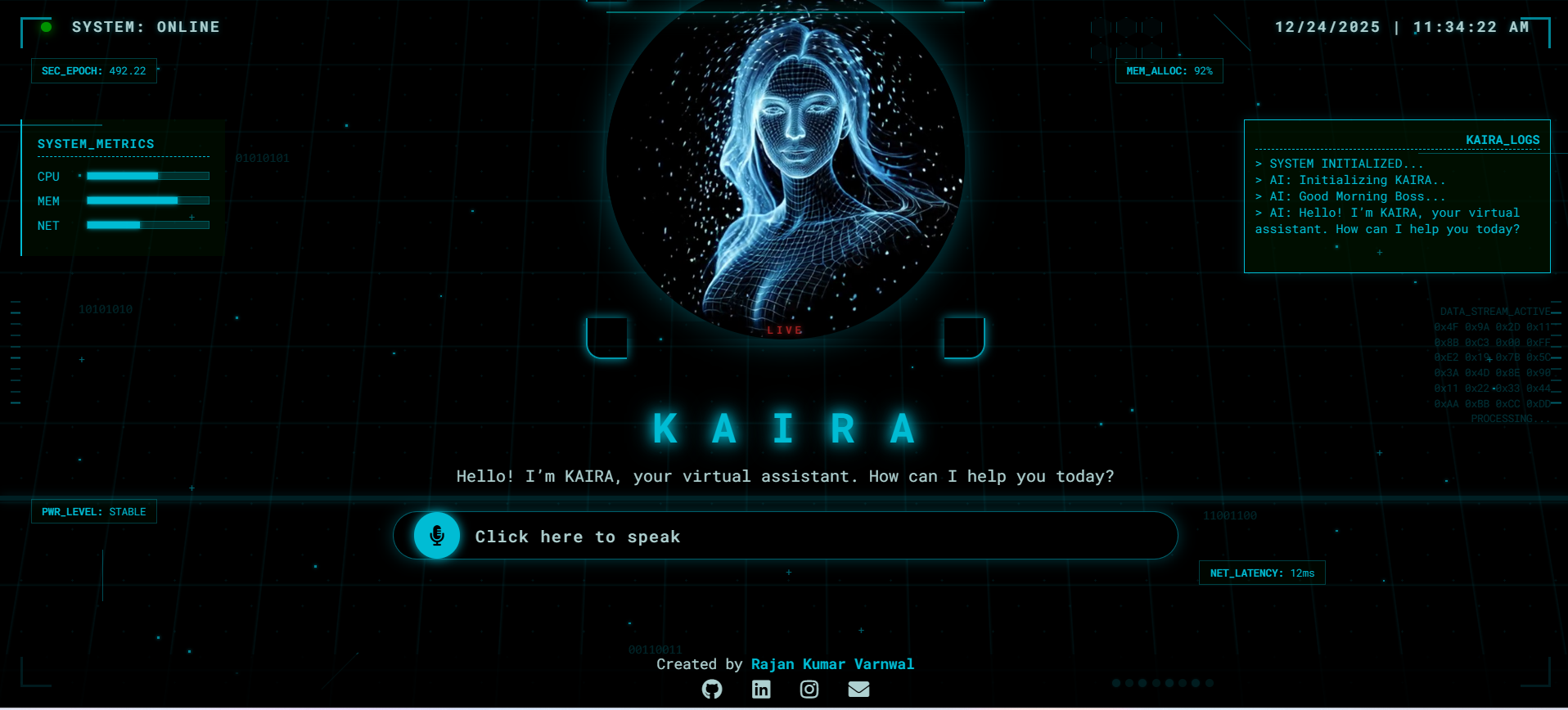Open the LinkedIn icon in the footer
Screen dimensions: 1568x710
[x=761, y=690]
